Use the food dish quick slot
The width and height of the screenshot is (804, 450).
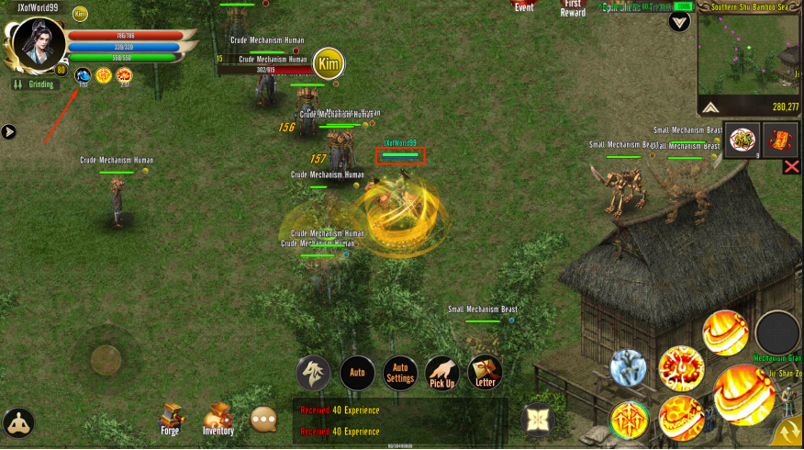point(743,140)
